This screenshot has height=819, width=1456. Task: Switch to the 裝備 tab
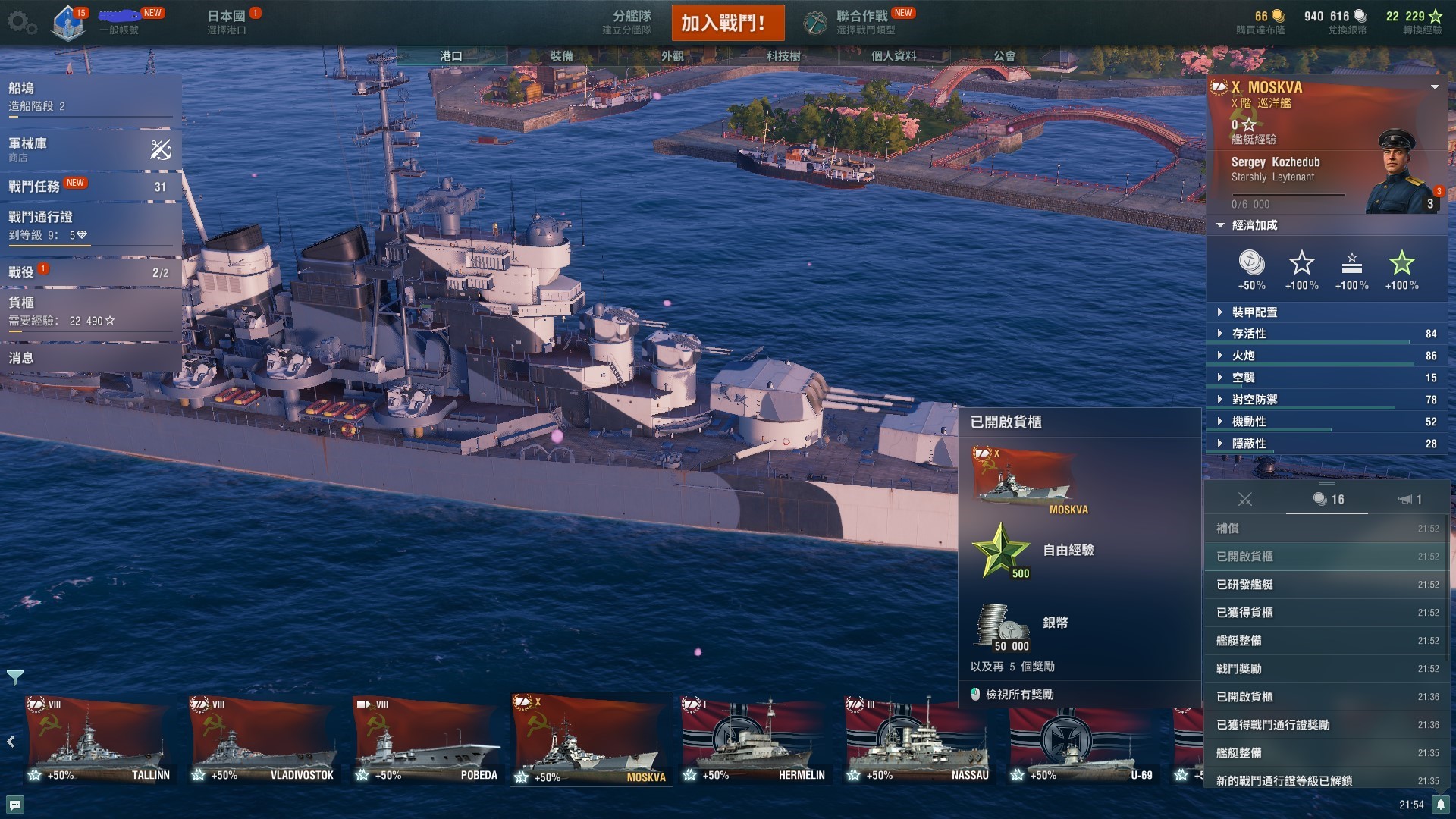tap(561, 56)
